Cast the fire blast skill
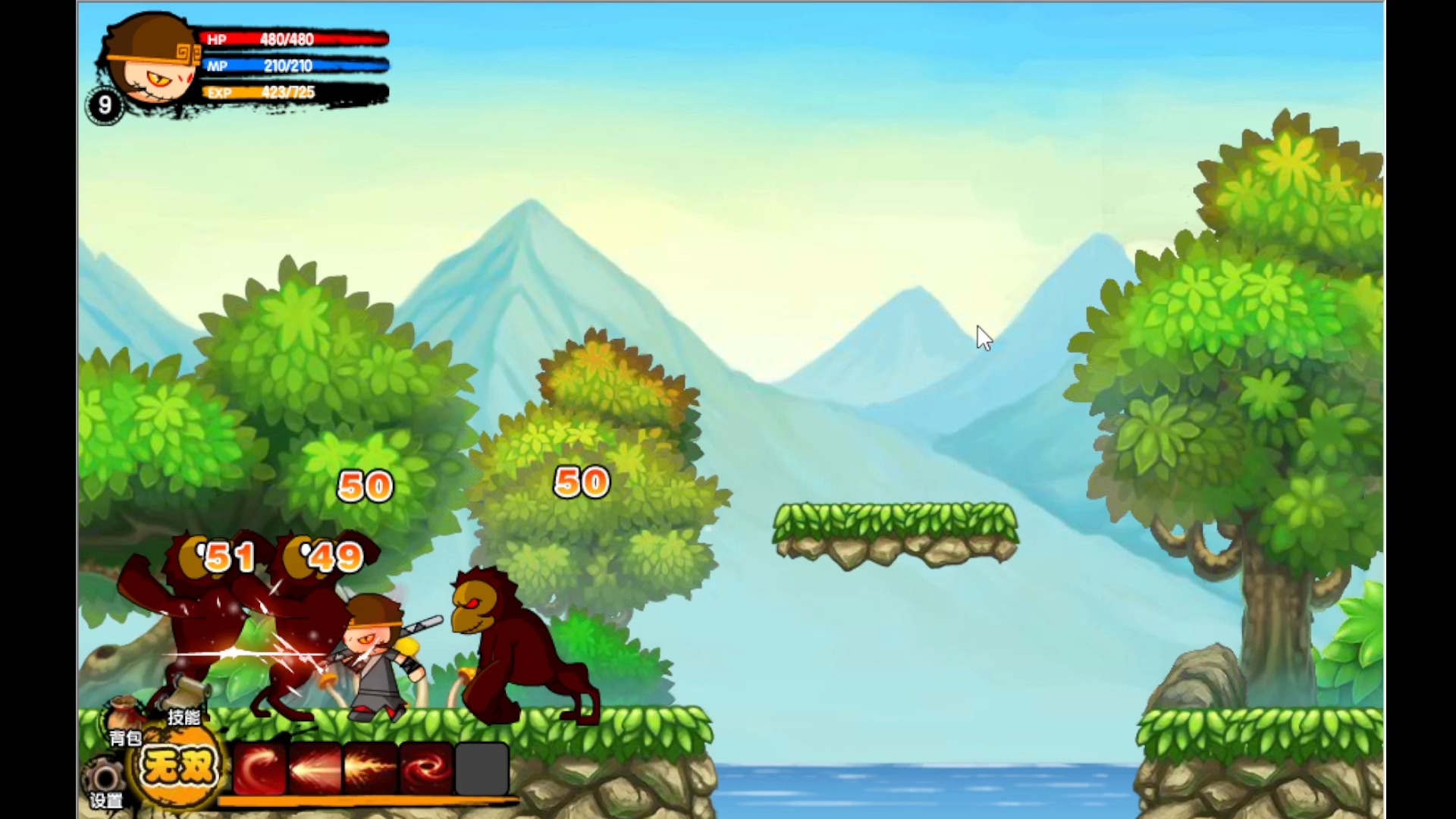Viewport: 1456px width, 819px height. click(x=371, y=767)
